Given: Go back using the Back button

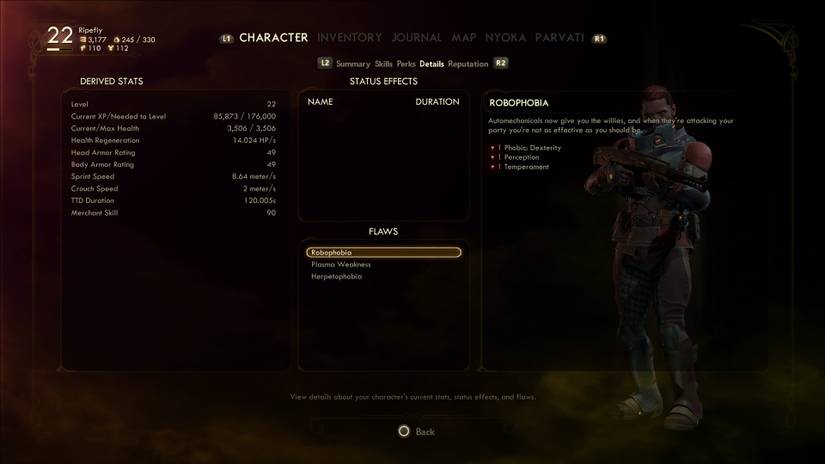Looking at the screenshot, I should [x=416, y=432].
